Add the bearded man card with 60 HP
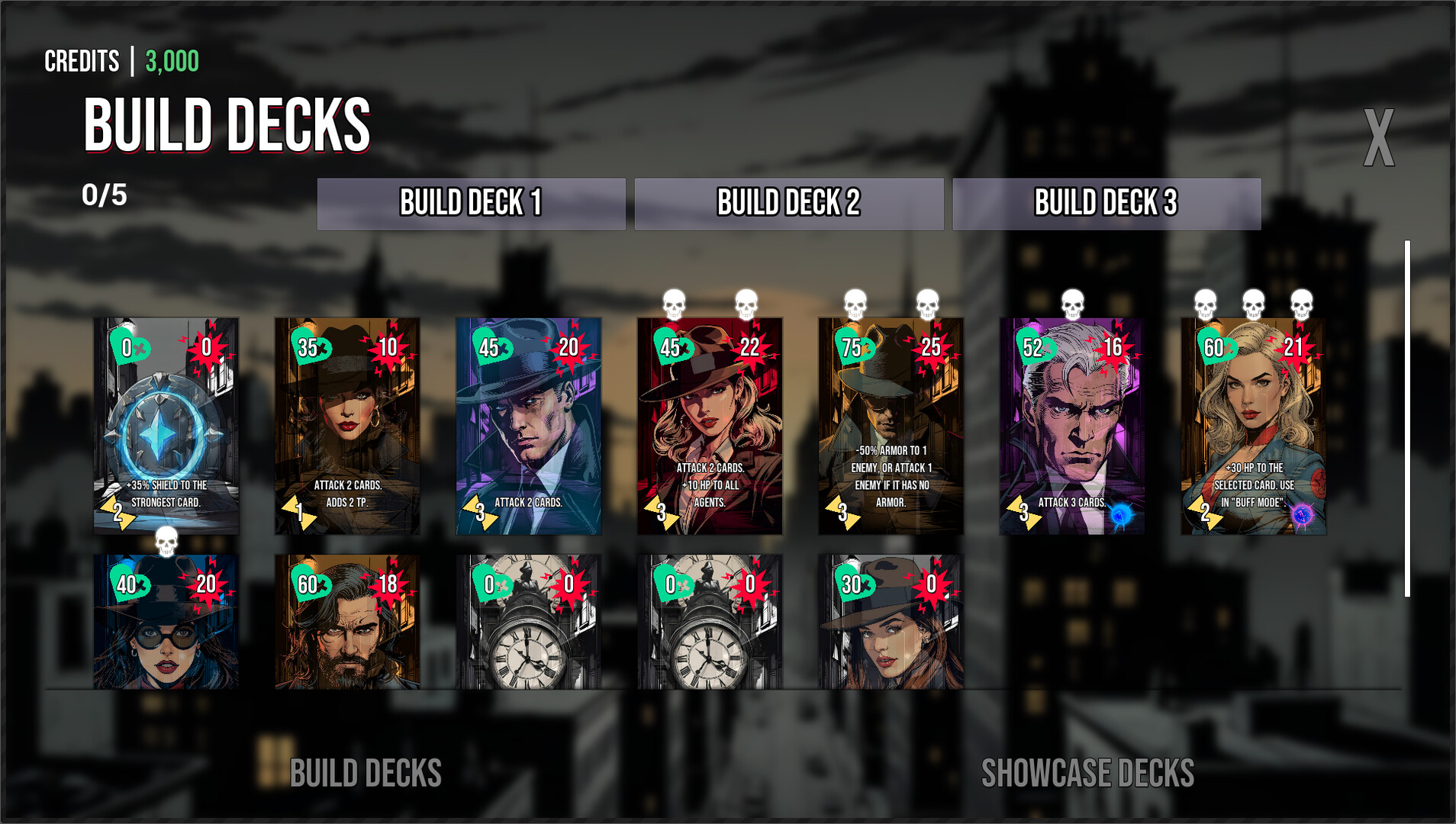 tap(347, 623)
